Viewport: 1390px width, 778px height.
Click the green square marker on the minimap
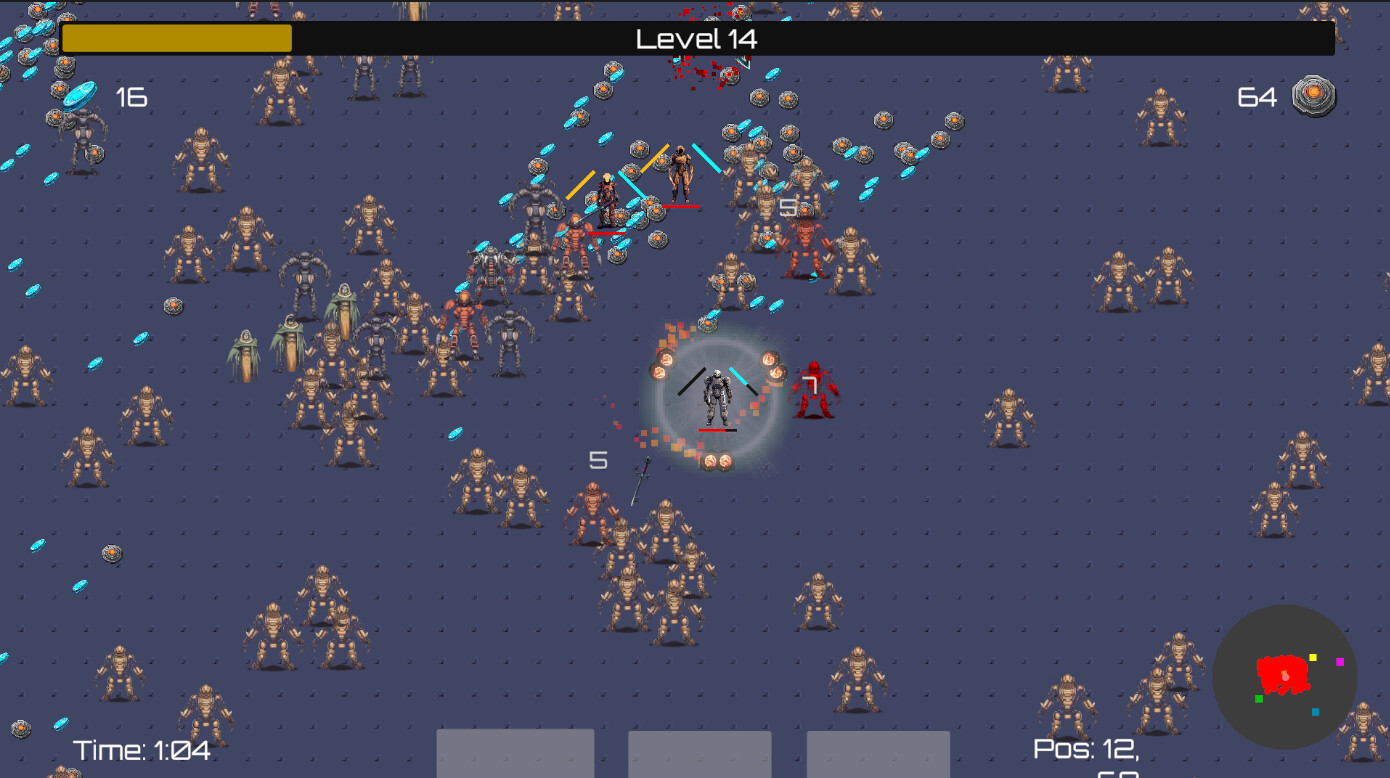[1258, 698]
